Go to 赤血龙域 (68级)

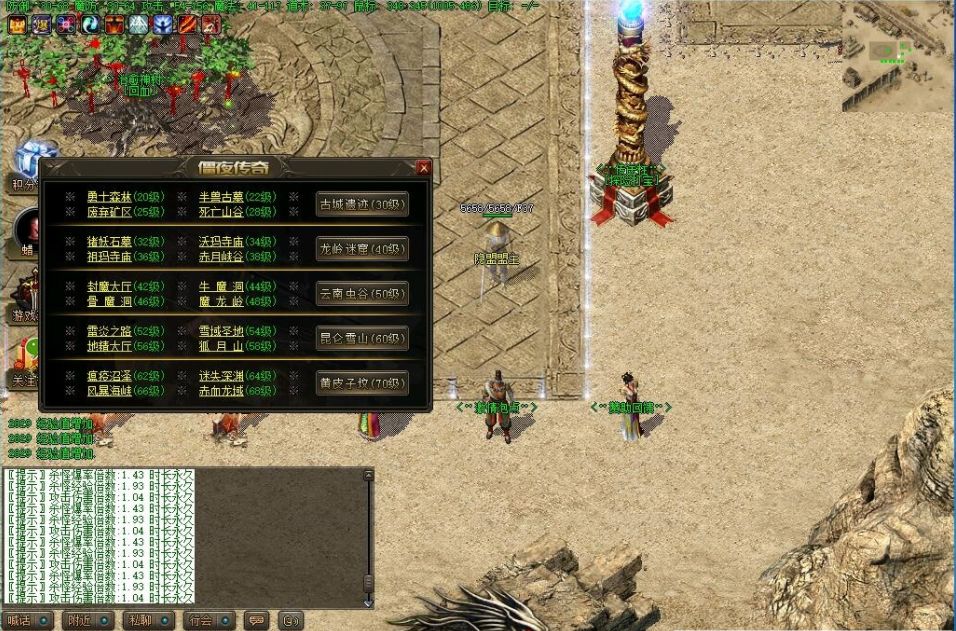coord(237,390)
